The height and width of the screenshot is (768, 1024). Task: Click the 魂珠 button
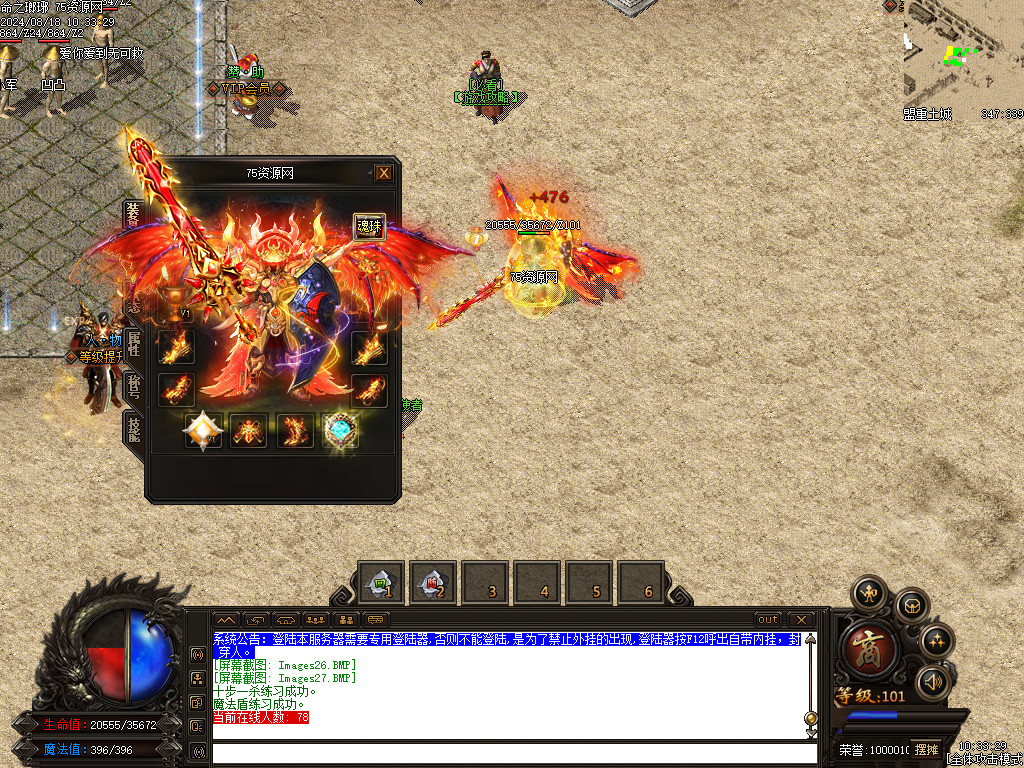point(369,227)
